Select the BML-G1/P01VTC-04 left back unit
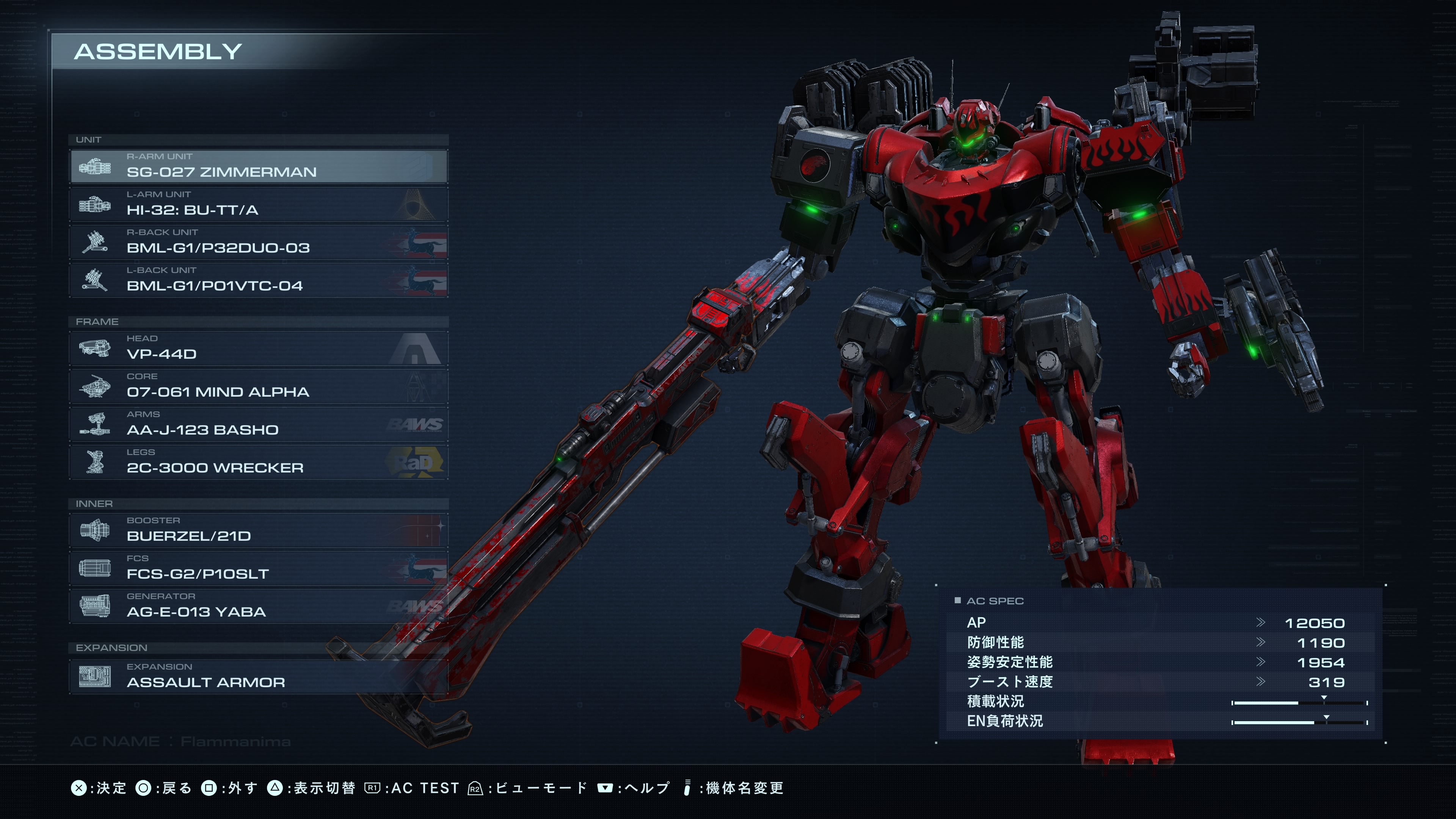This screenshot has height=819, width=1456. pyautogui.click(x=259, y=280)
